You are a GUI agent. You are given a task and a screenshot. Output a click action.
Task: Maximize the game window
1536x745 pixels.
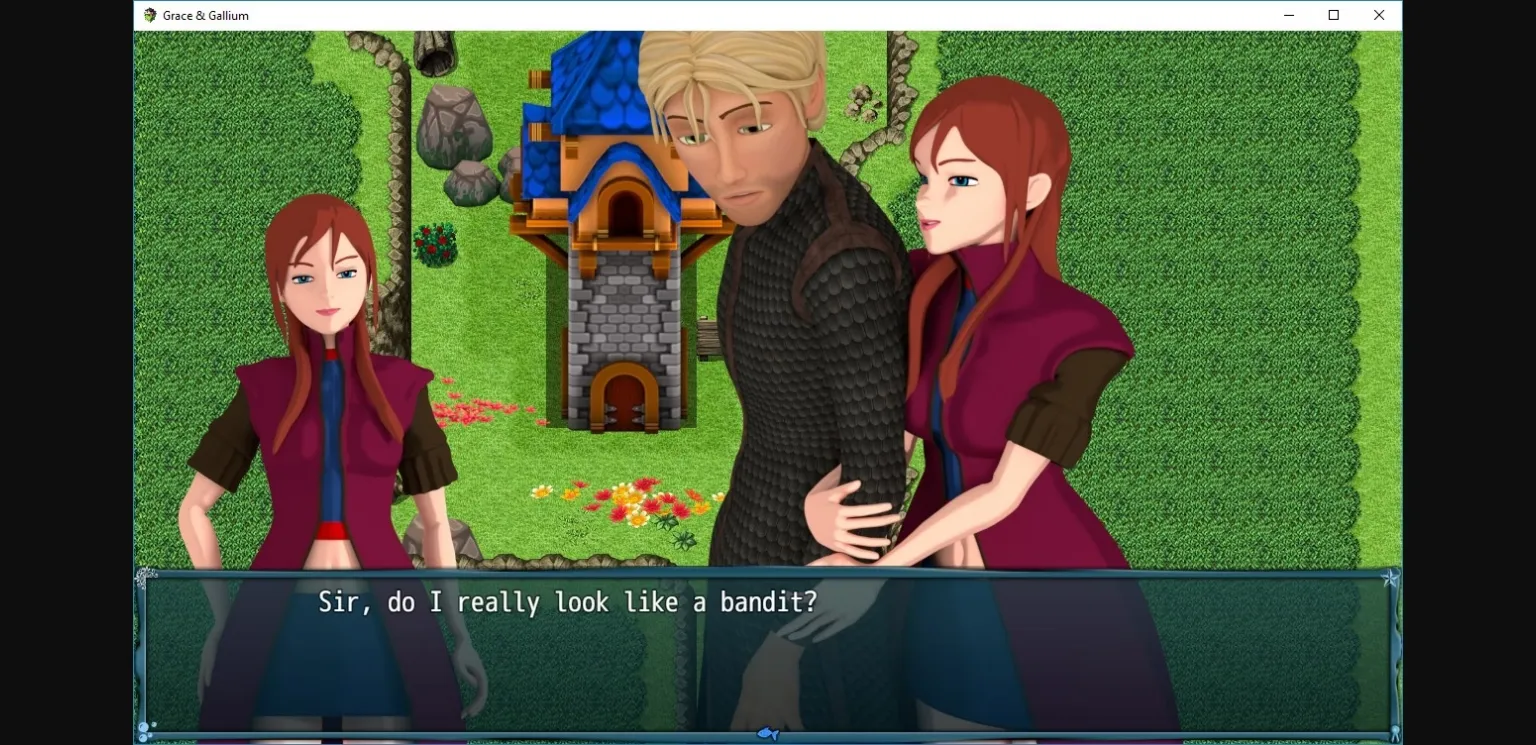(x=1333, y=15)
